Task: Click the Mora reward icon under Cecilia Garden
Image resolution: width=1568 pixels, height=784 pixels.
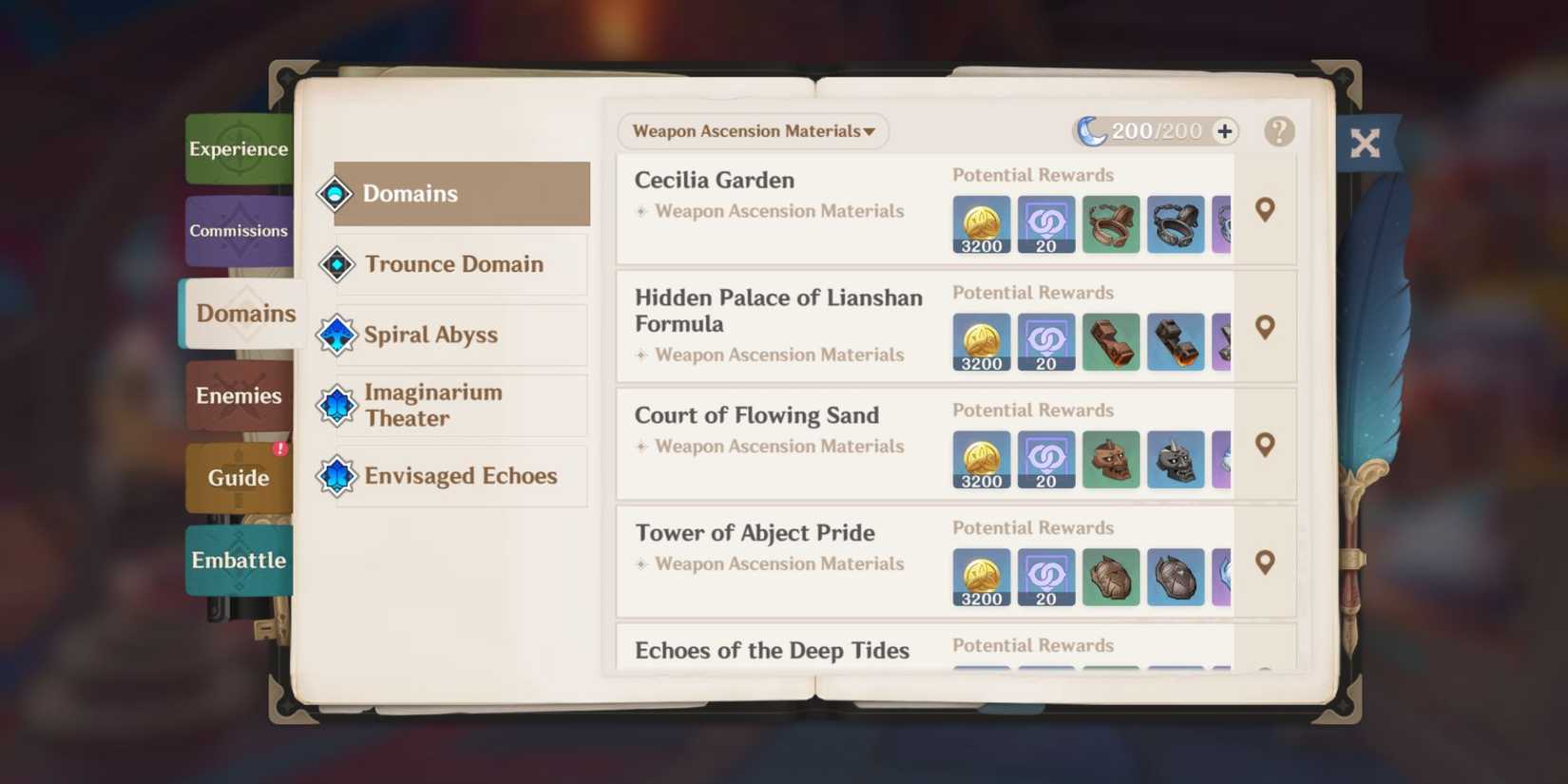Action: [x=981, y=224]
